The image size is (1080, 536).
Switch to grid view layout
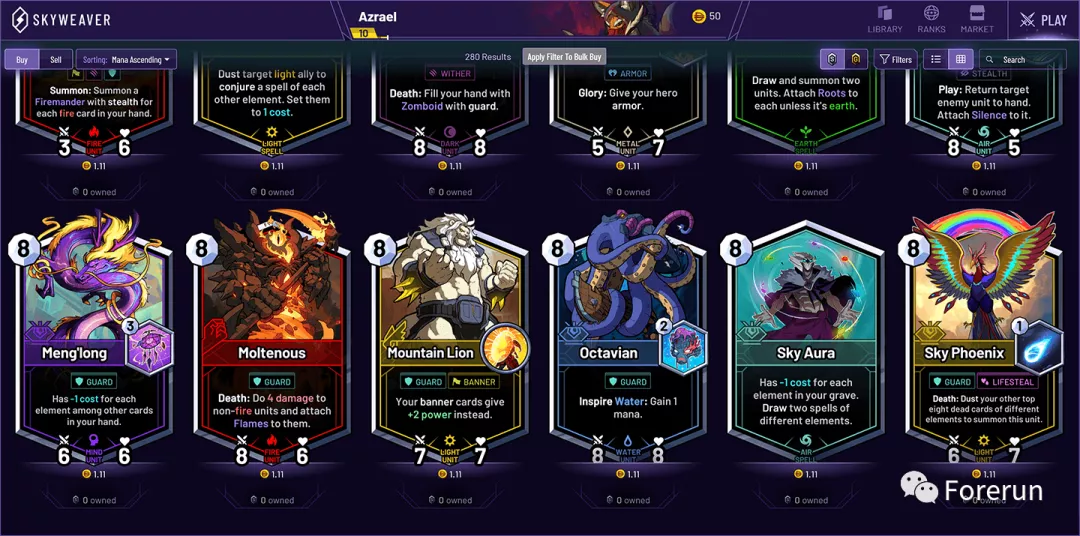pyautogui.click(x=961, y=59)
